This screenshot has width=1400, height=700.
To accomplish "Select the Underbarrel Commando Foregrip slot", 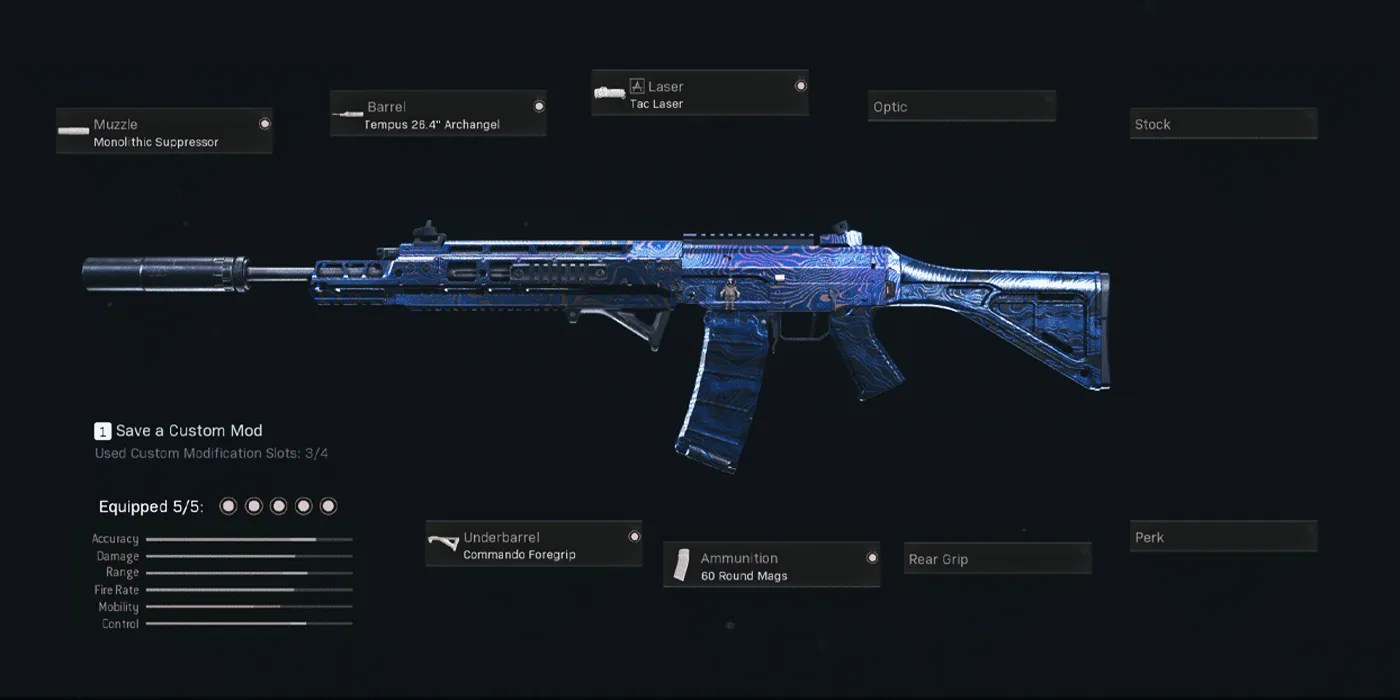I will (x=533, y=545).
